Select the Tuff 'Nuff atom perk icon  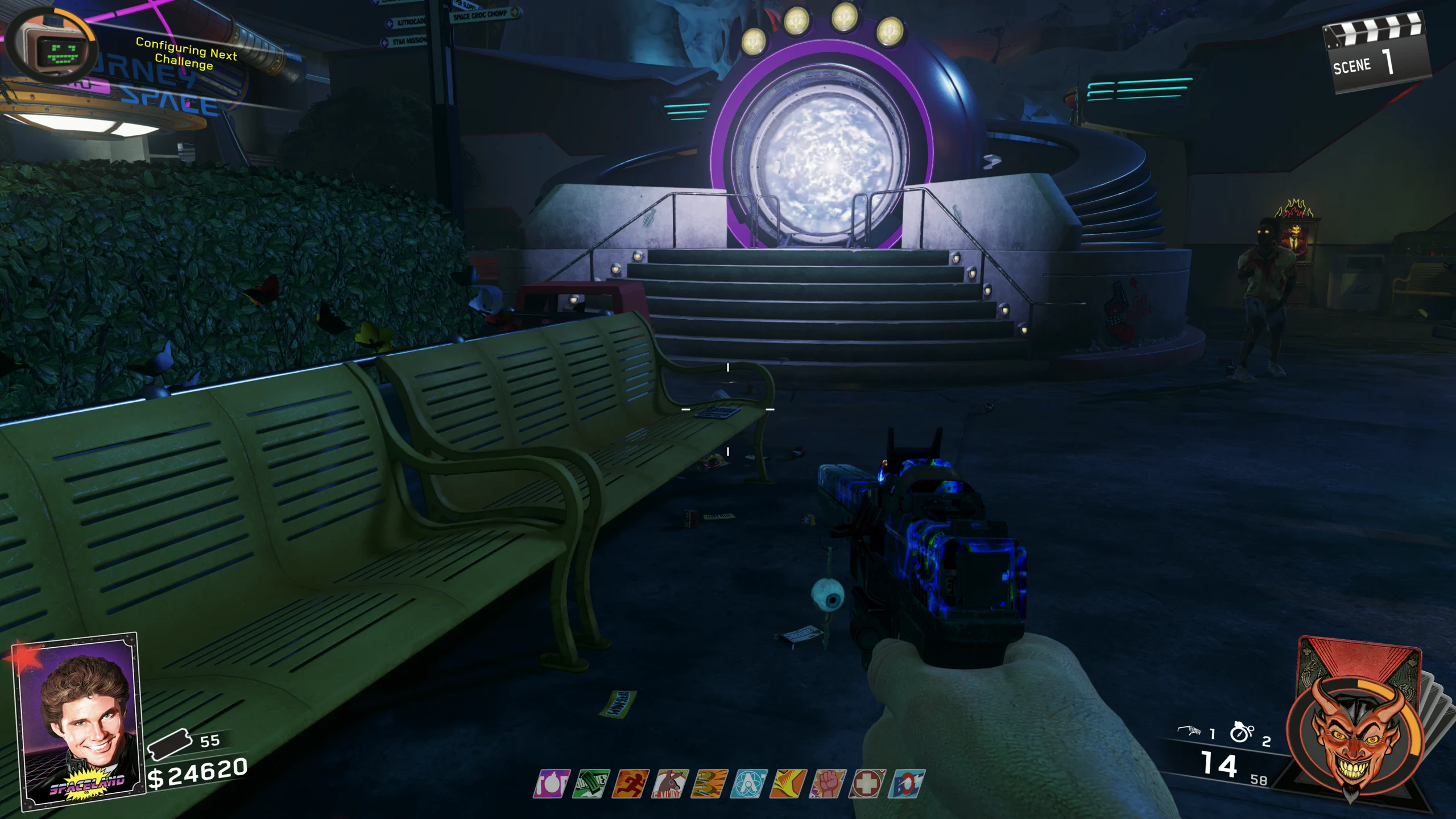[x=749, y=784]
